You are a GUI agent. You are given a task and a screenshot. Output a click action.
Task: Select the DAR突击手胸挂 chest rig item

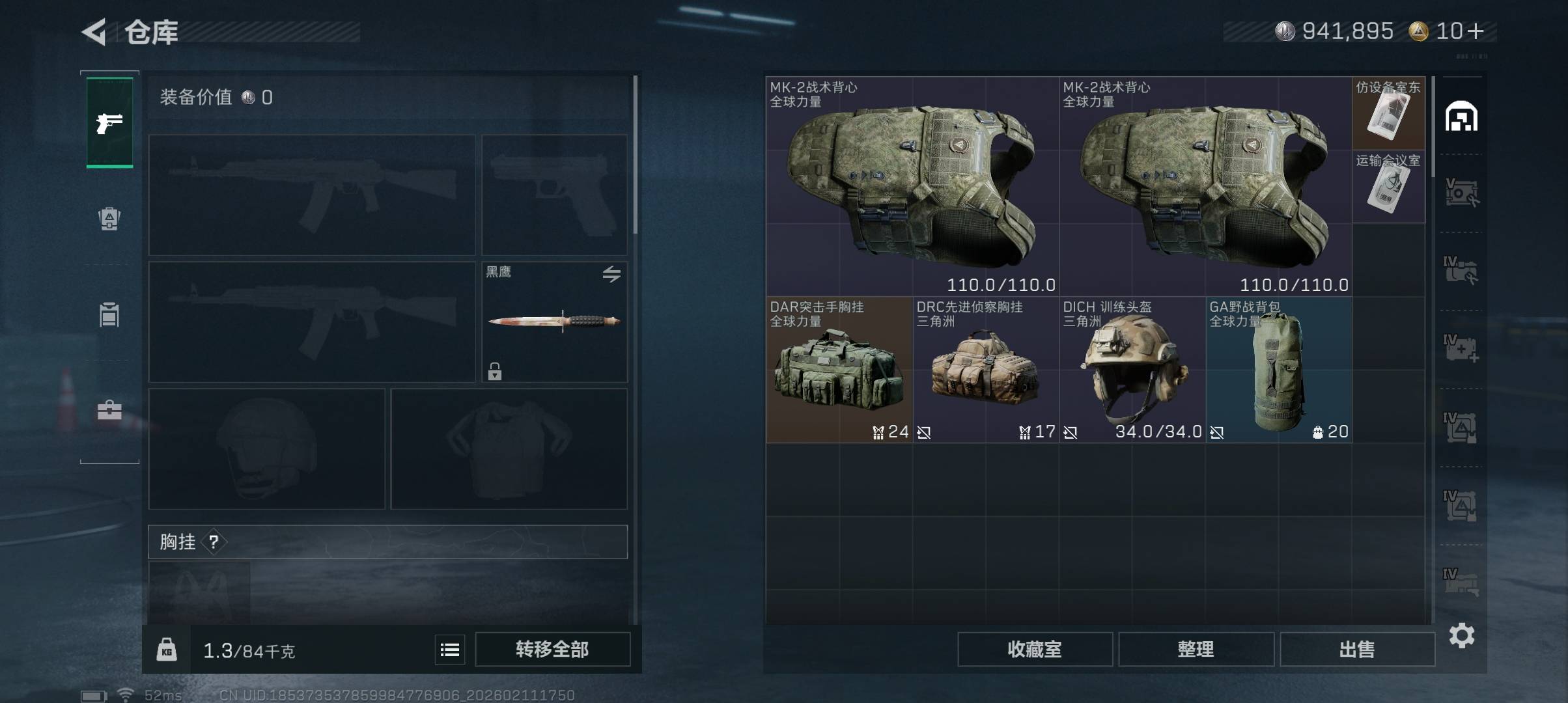tap(839, 370)
